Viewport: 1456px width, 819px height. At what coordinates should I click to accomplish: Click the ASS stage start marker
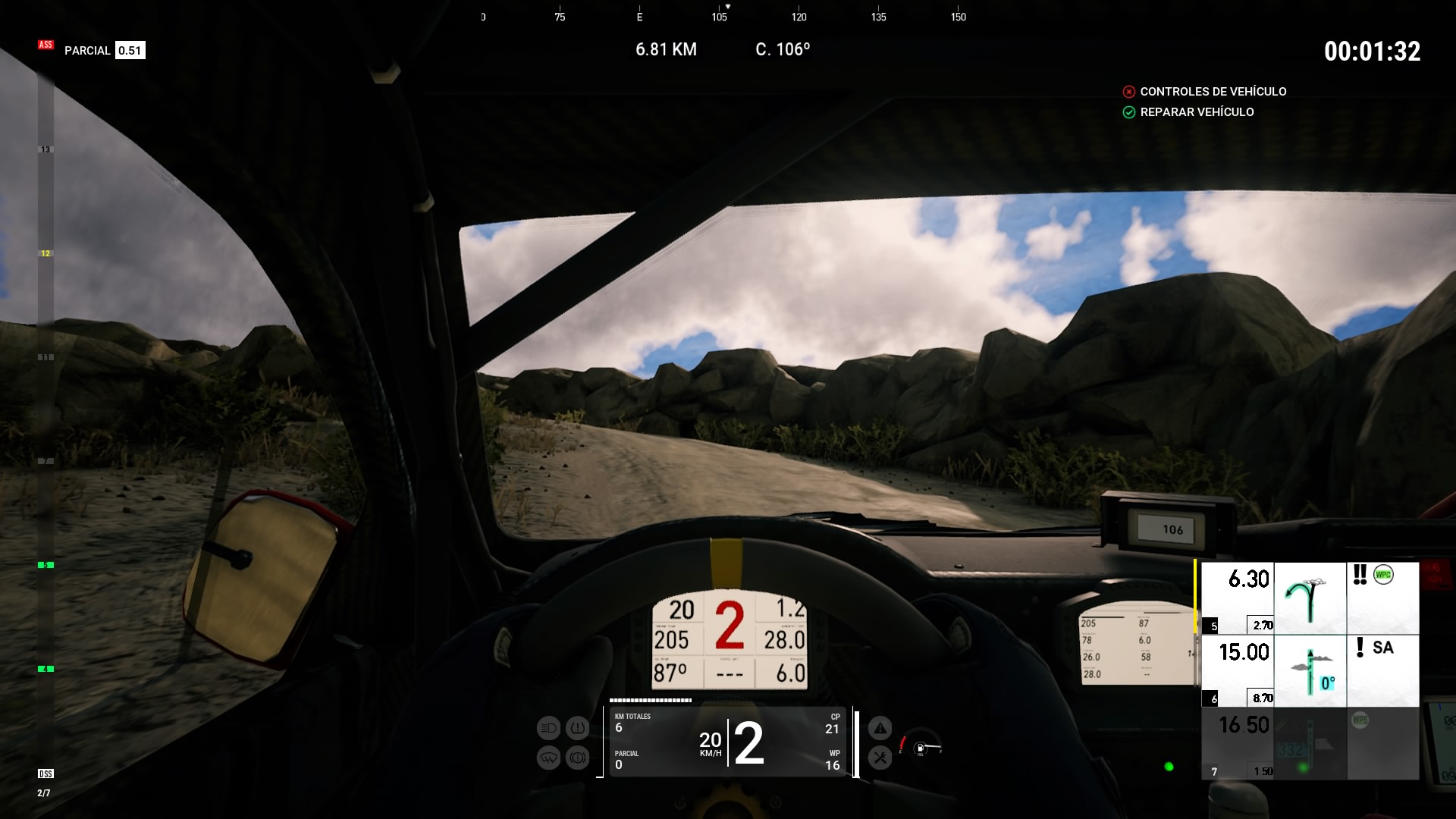coord(45,45)
